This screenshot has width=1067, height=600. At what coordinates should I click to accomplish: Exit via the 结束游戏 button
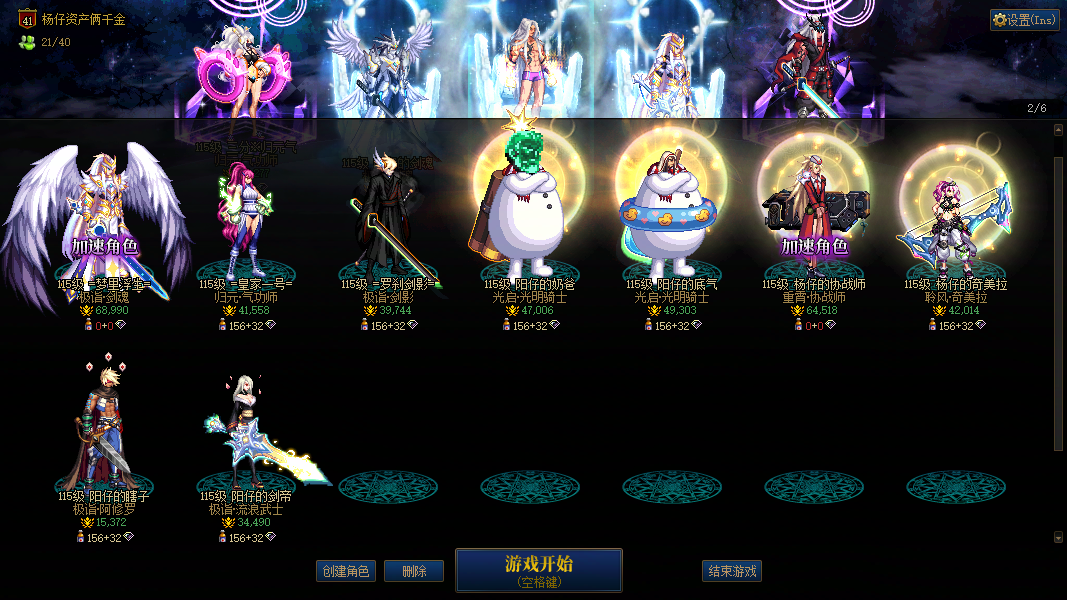[x=732, y=571]
